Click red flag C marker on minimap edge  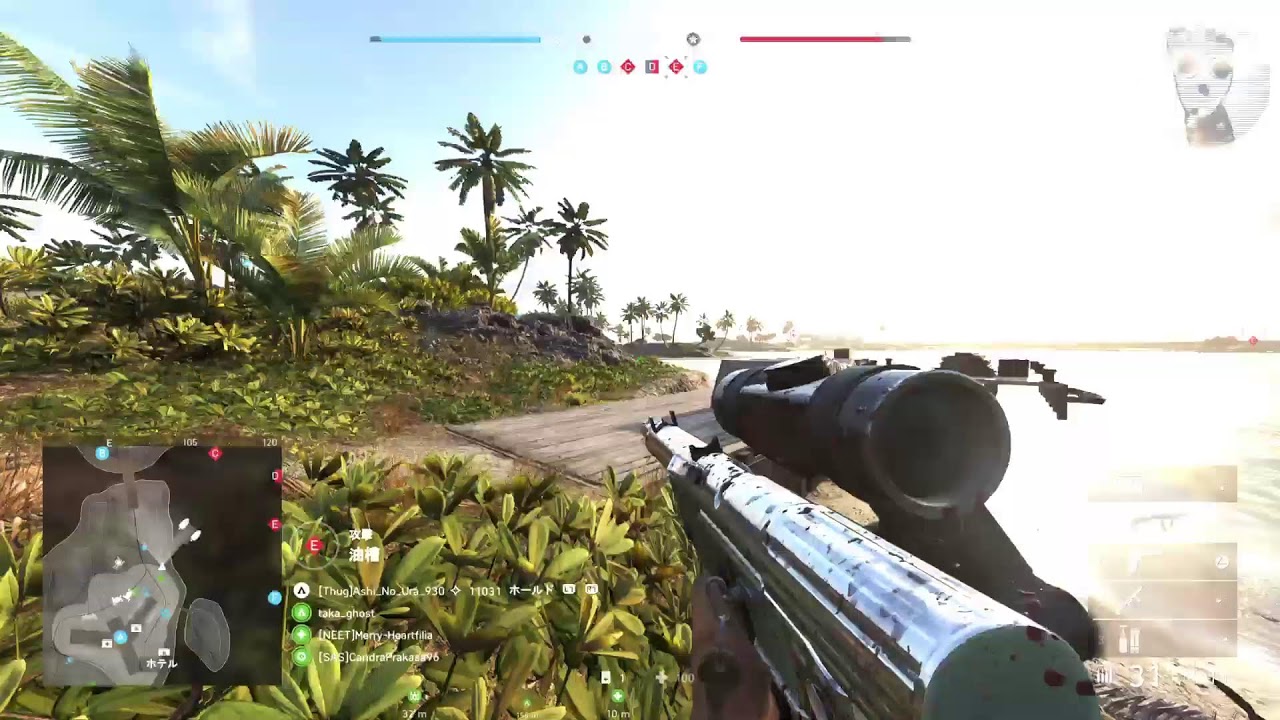click(x=215, y=453)
